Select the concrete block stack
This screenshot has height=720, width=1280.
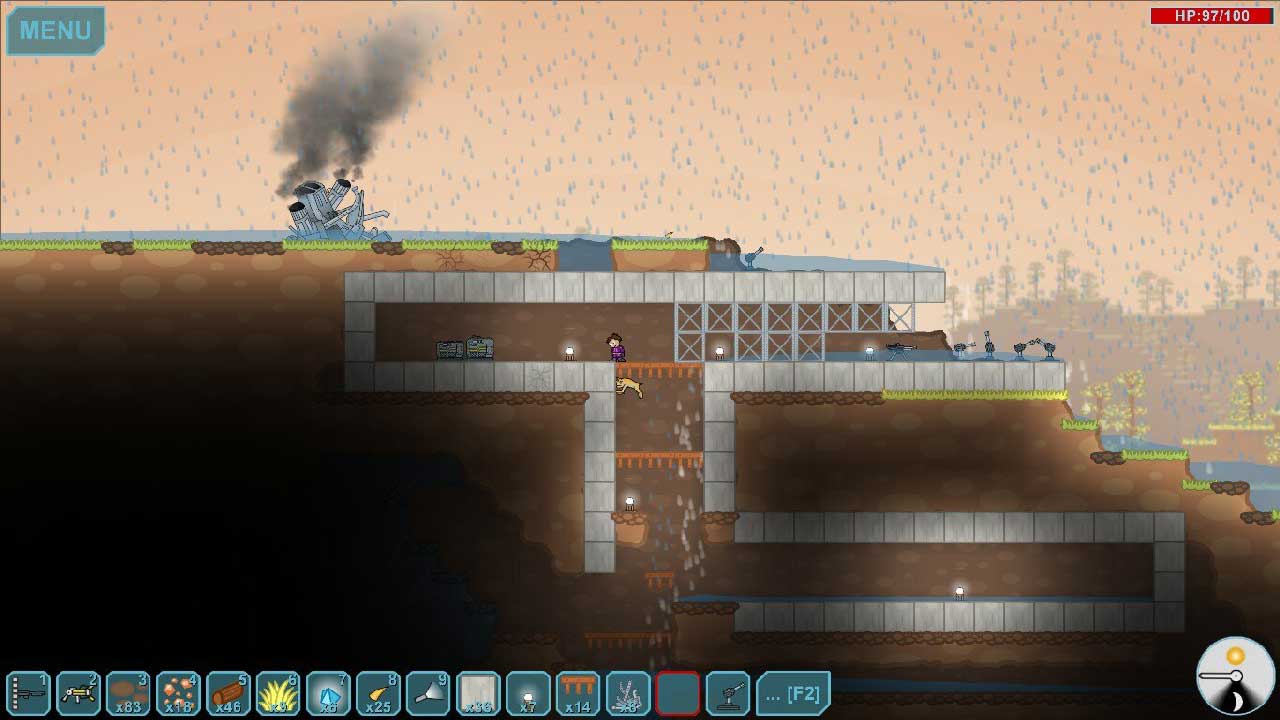pos(478,693)
